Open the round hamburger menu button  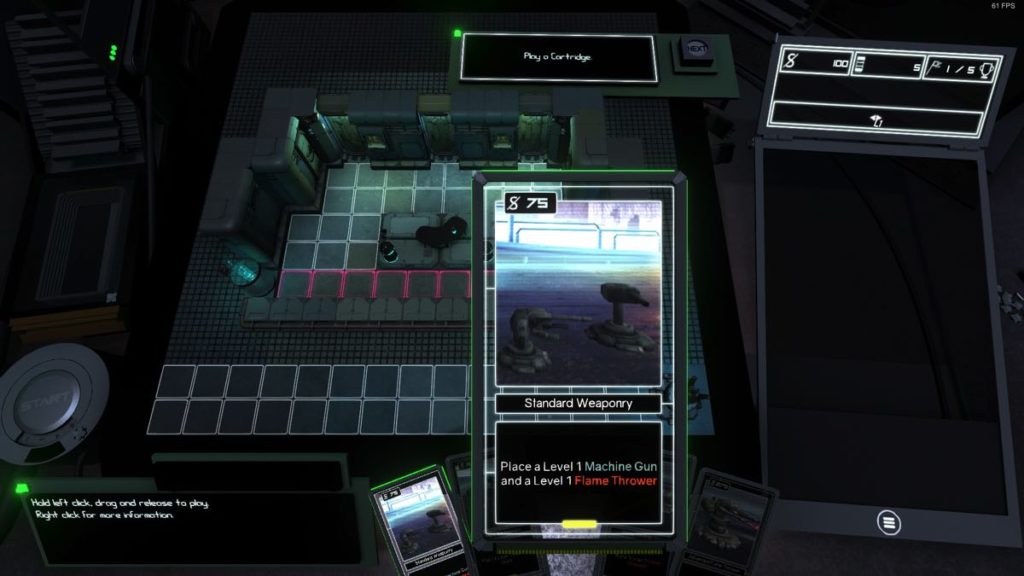887,521
